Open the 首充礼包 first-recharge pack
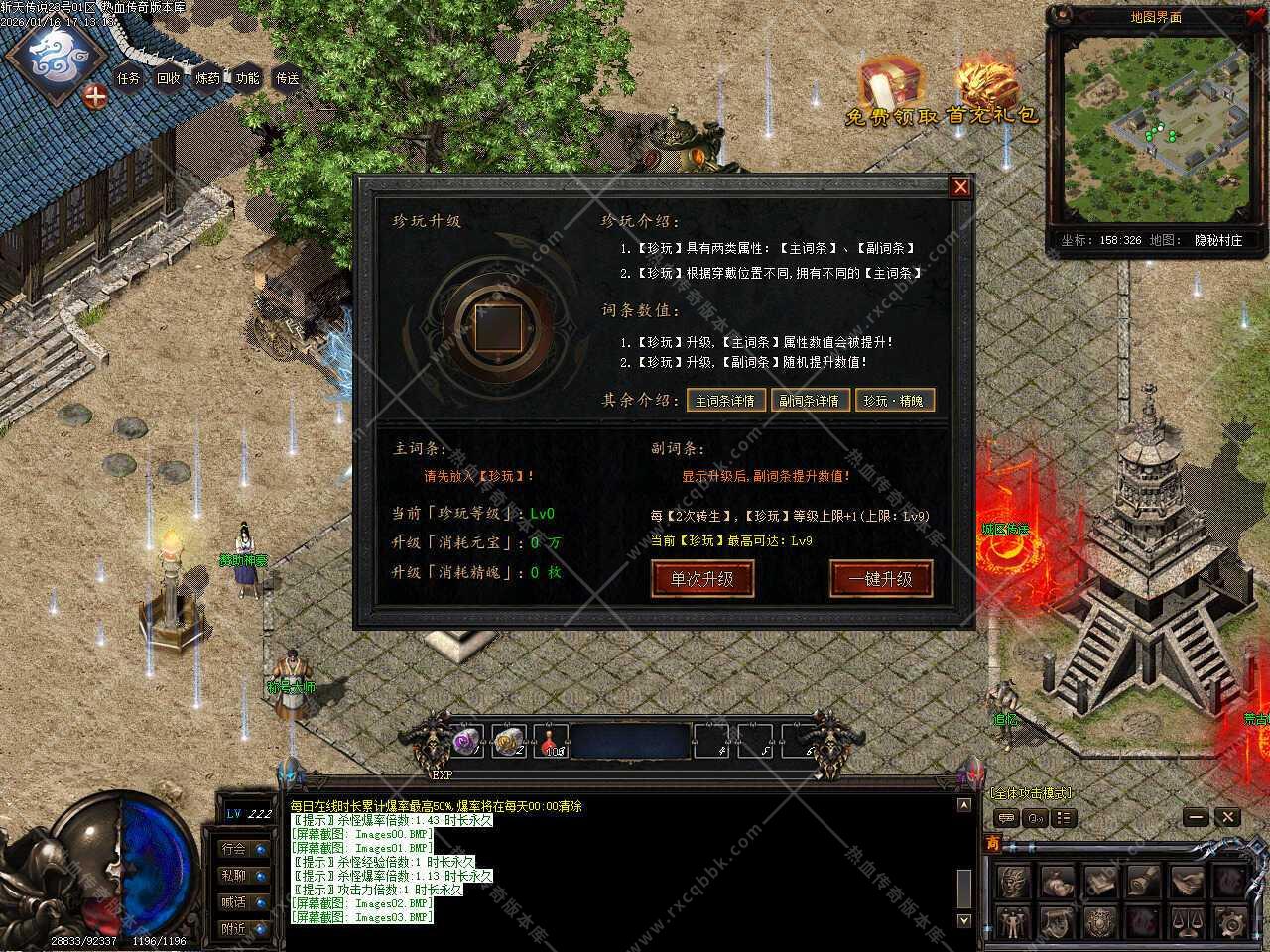 tap(990, 91)
